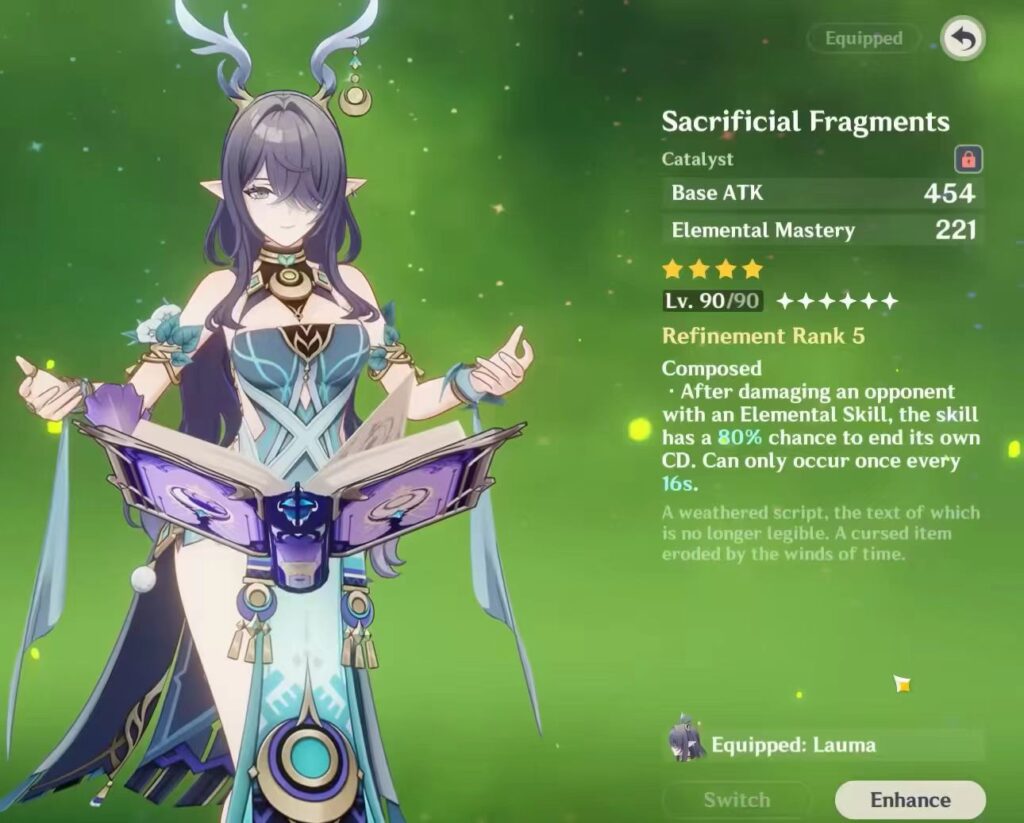Click the Switch weapon button
Screen dimensions: 1024x823
coord(736,800)
